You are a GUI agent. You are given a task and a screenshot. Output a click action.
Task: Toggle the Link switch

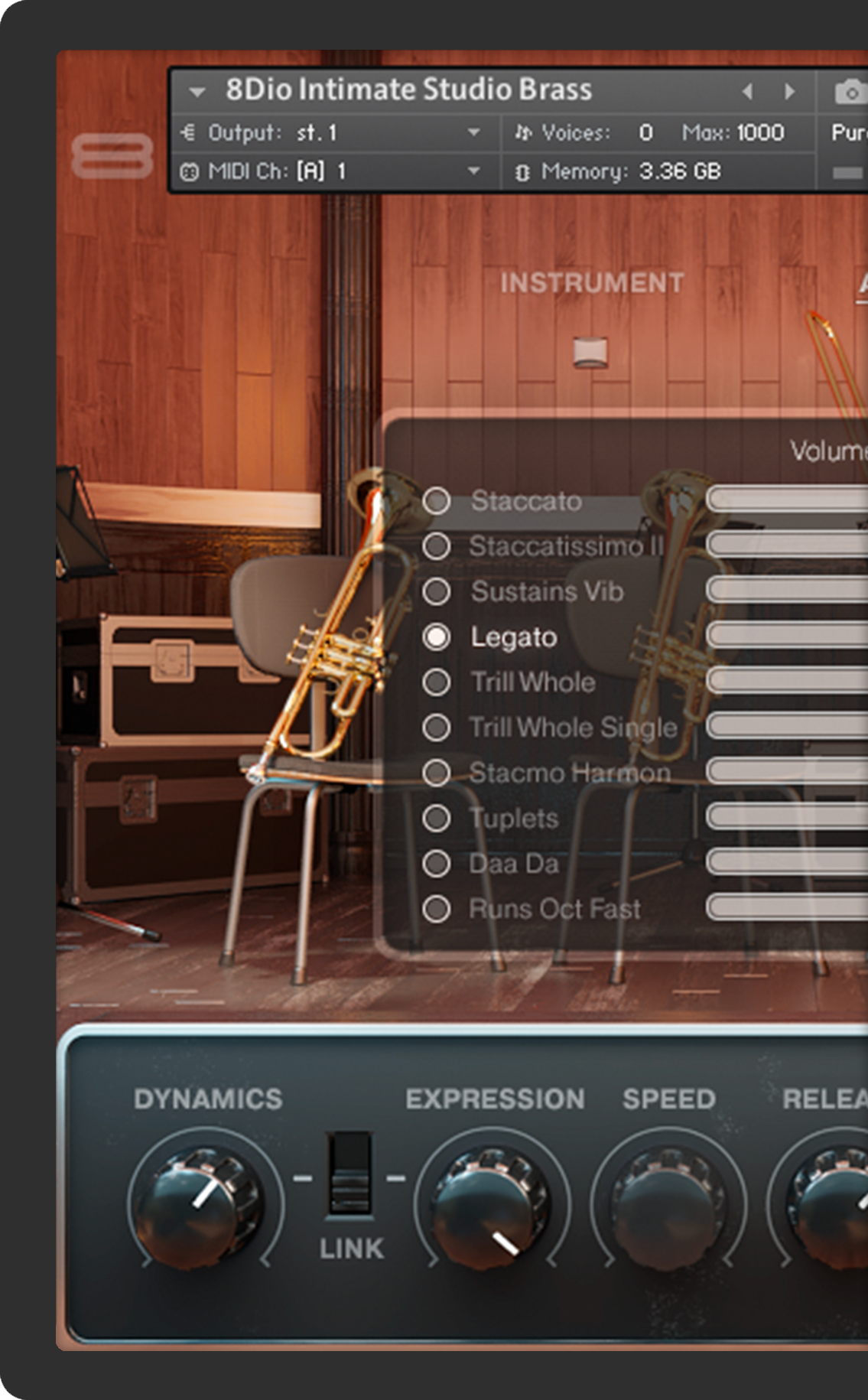tap(350, 1174)
